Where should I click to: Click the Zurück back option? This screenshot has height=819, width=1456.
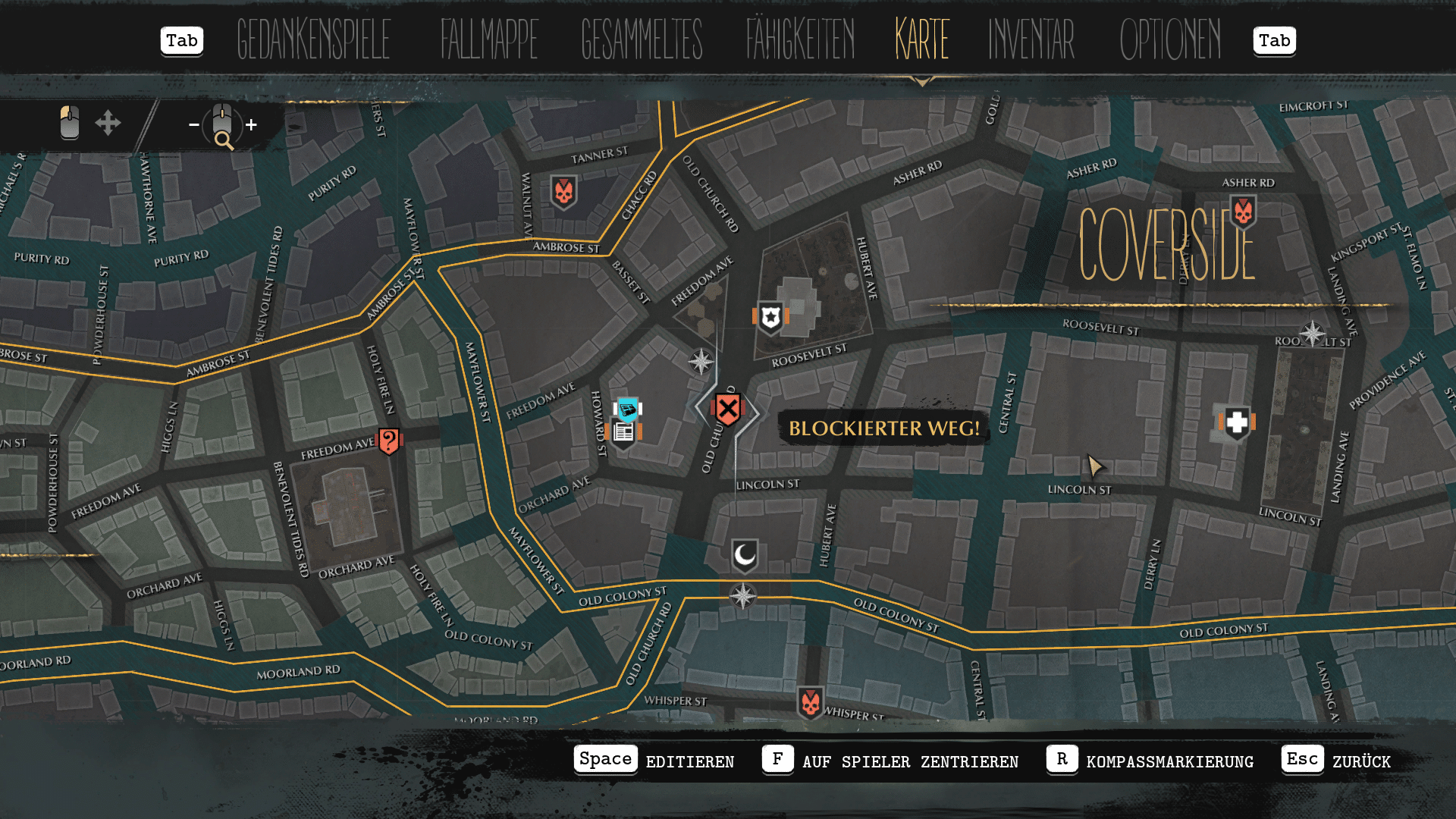pyautogui.click(x=1360, y=761)
